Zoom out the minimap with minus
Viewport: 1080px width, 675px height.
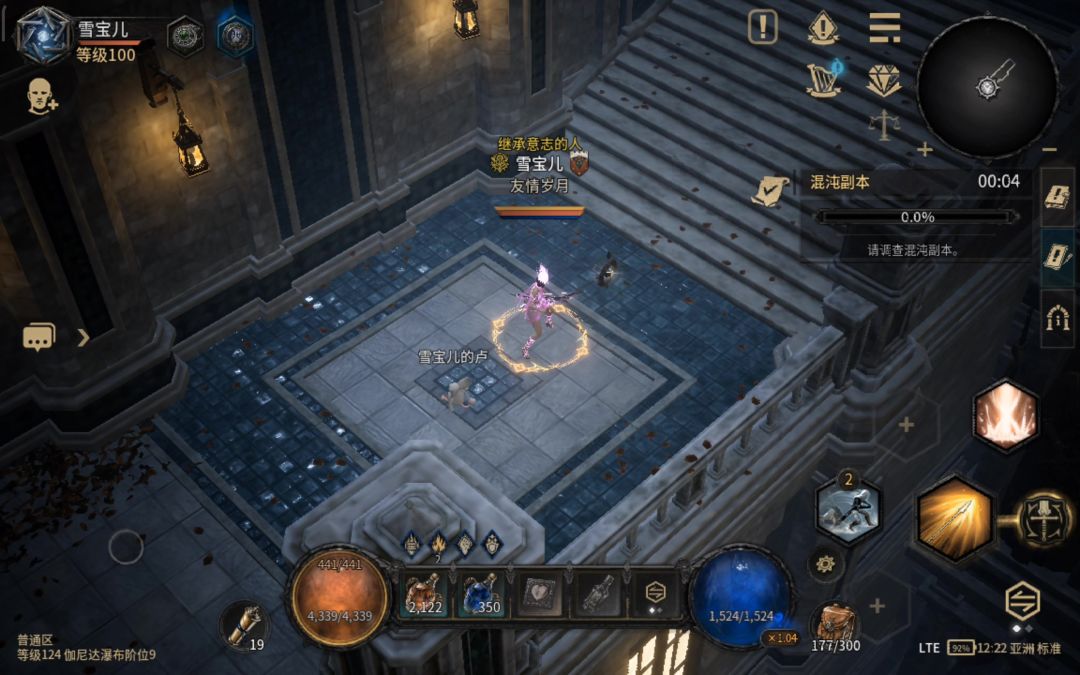pos(1049,150)
